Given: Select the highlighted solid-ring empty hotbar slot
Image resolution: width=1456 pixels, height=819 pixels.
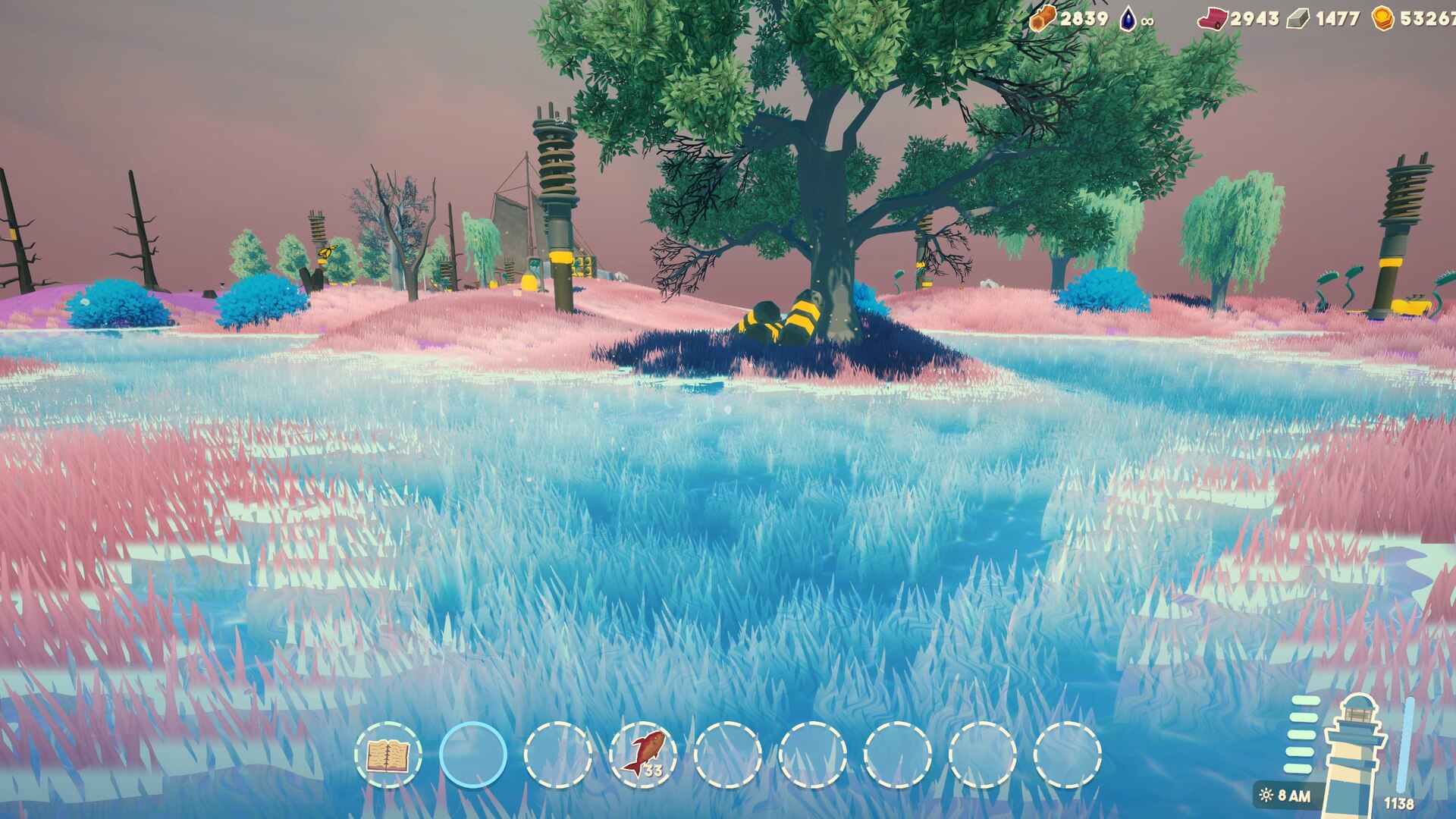Looking at the screenshot, I should pyautogui.click(x=473, y=755).
